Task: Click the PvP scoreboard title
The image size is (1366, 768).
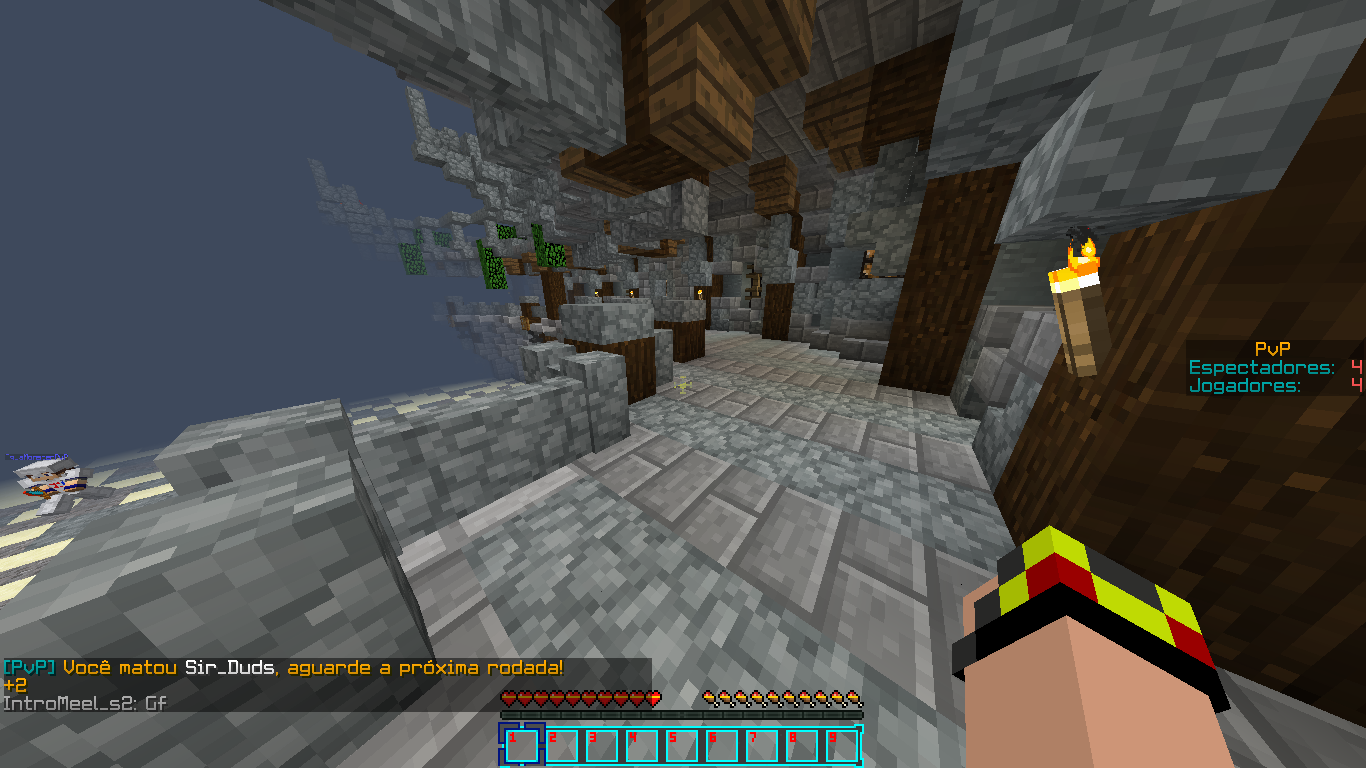Action: coord(1272,349)
